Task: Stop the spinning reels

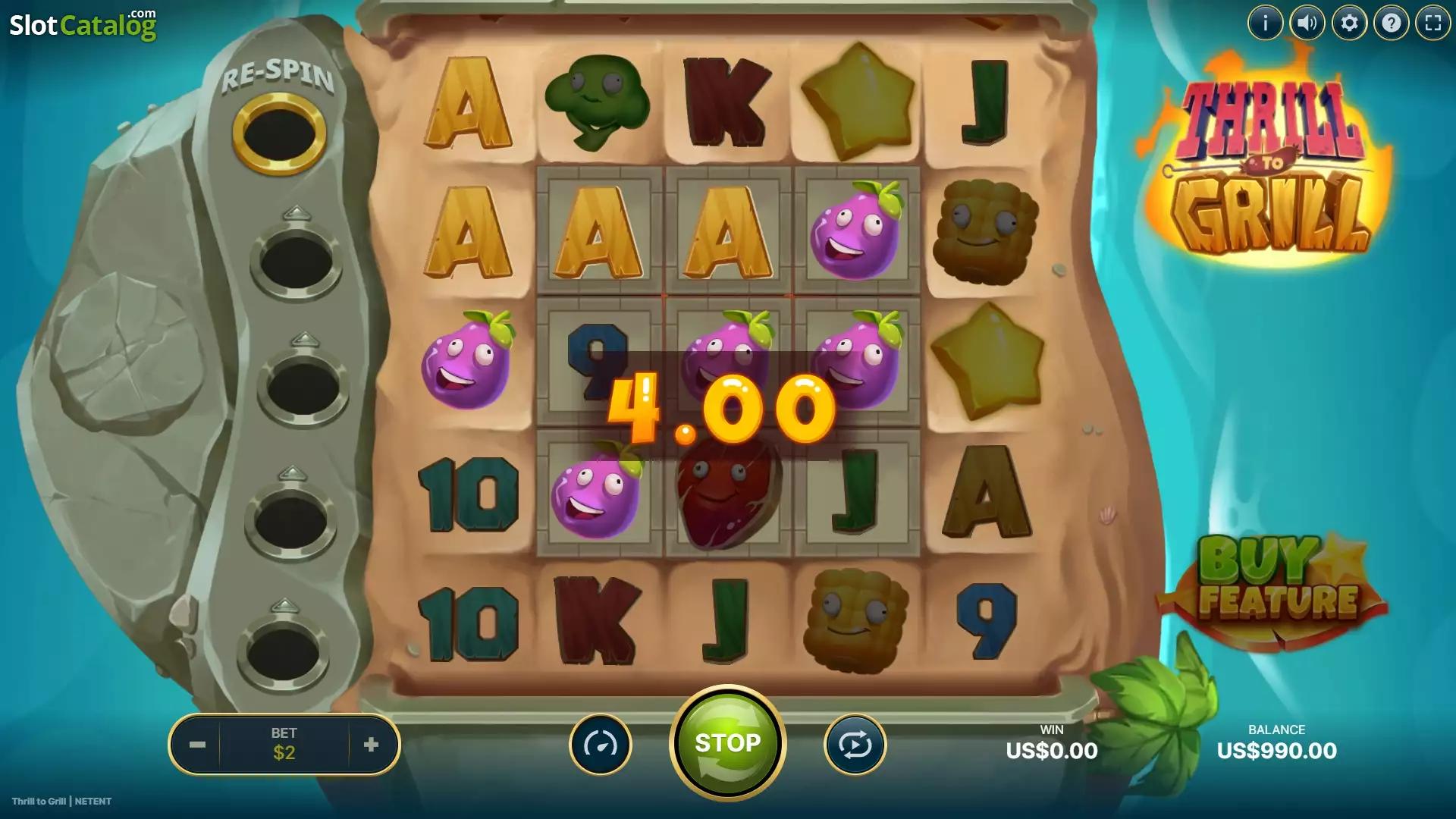Action: [x=727, y=743]
